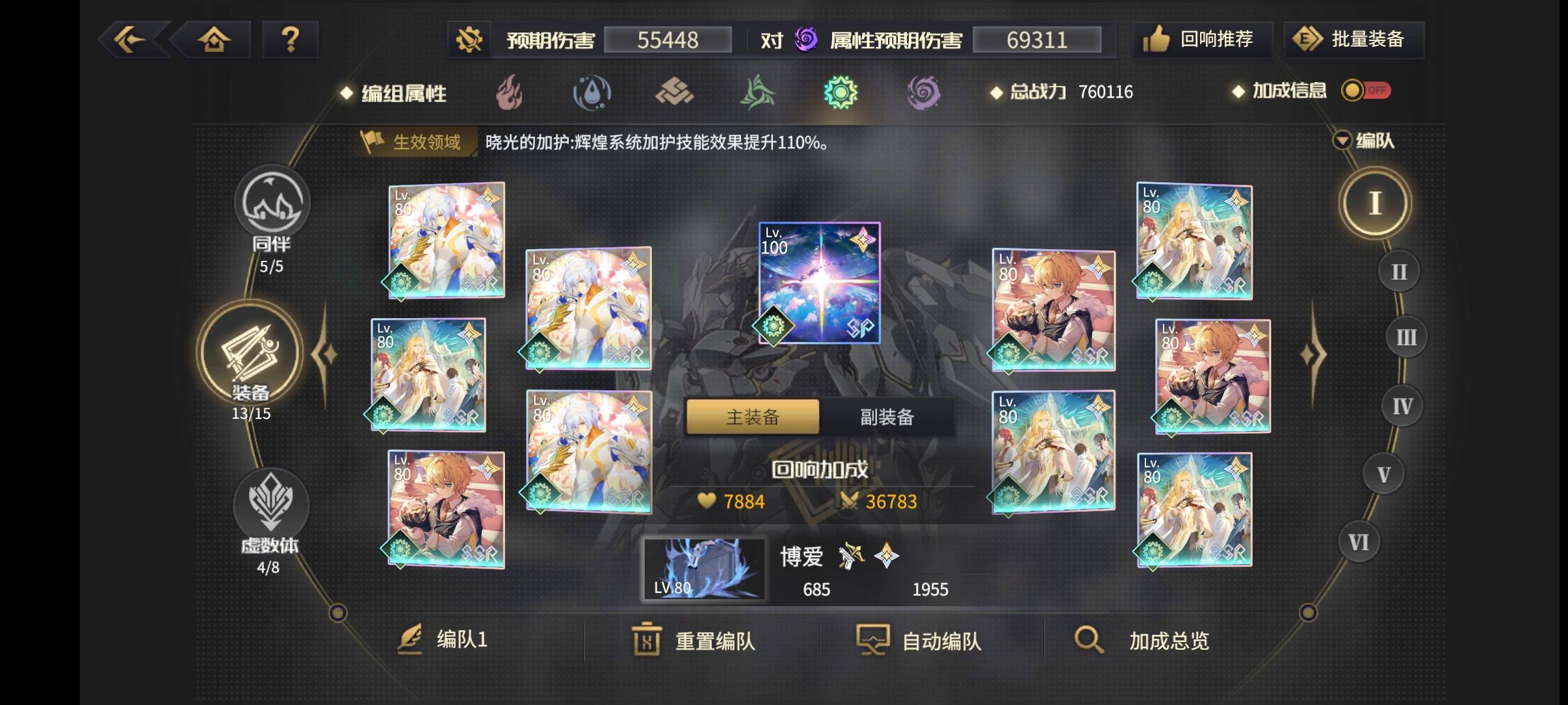This screenshot has height=705, width=1568.
Task: Open 加成总览 bonus overview
Action: (1160, 641)
